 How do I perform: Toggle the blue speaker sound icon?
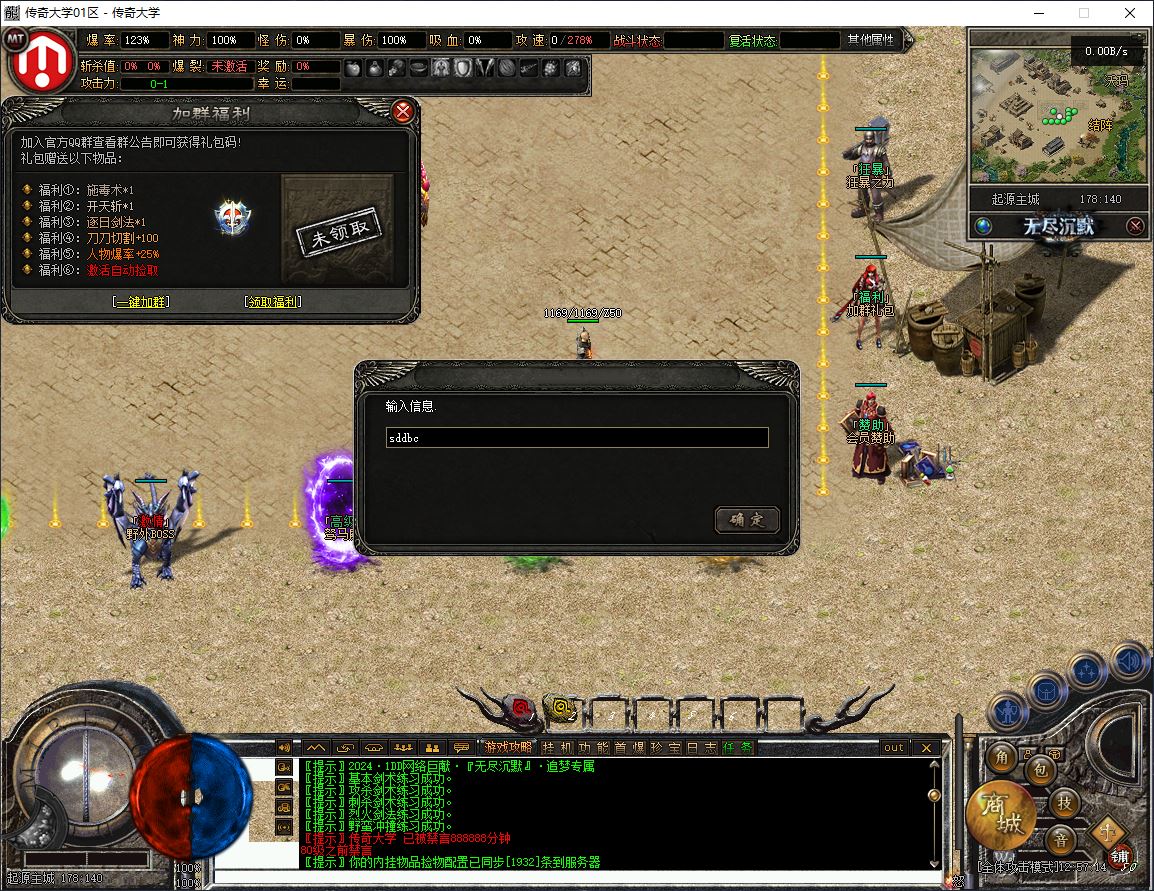pyautogui.click(x=1129, y=661)
